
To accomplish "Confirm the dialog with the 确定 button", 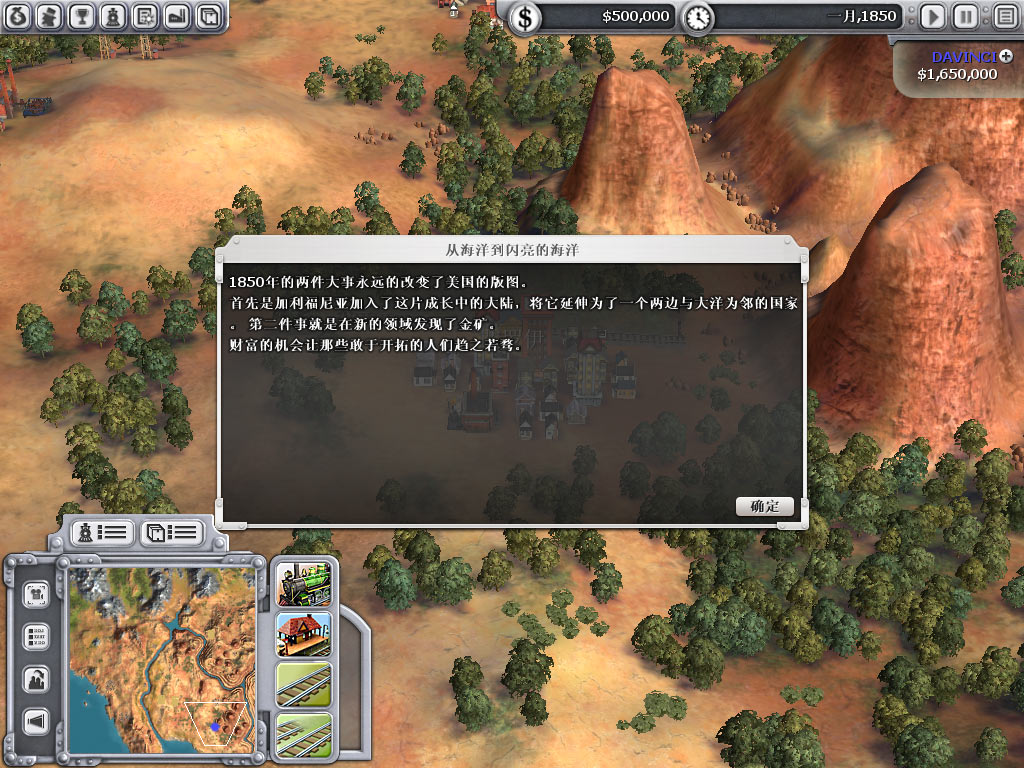I will (x=764, y=506).
